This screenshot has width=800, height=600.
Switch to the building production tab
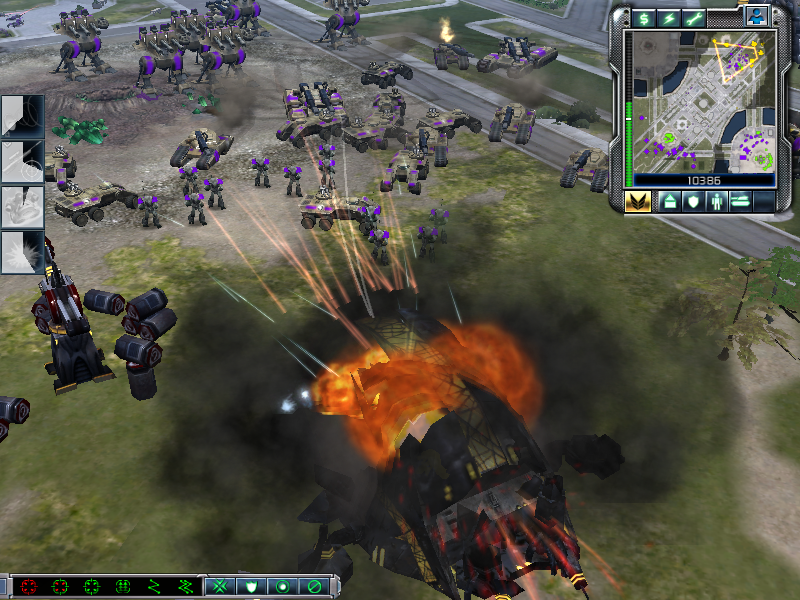click(668, 201)
